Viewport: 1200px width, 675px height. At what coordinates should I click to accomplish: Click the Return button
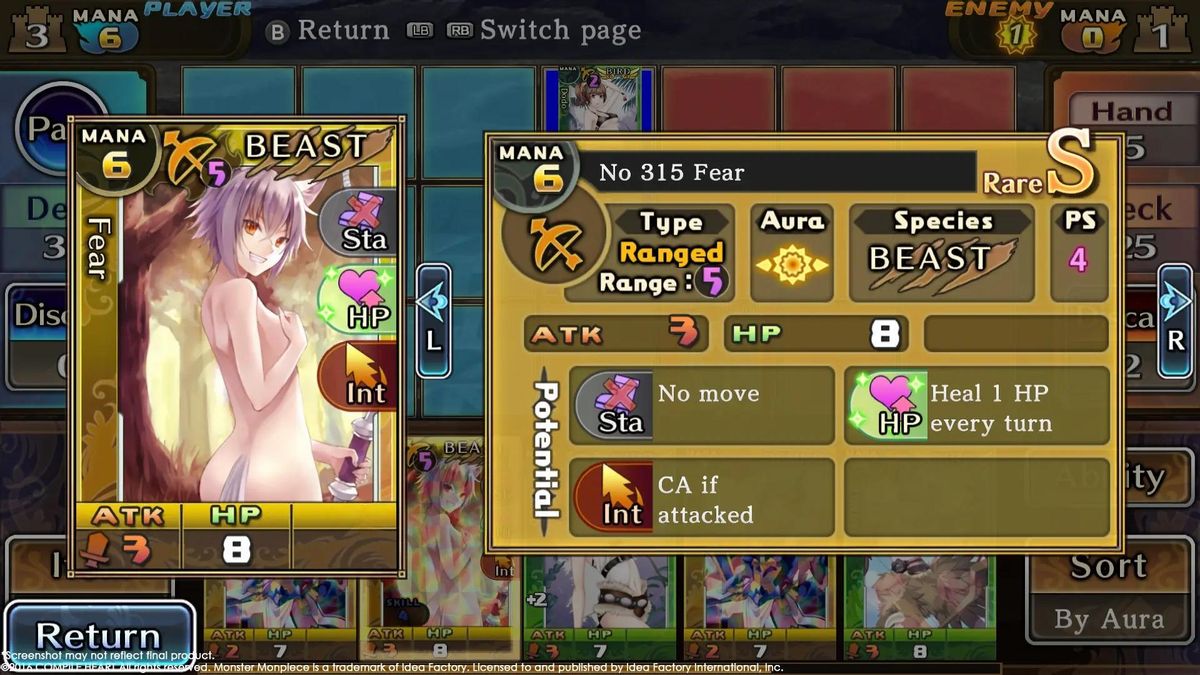point(98,634)
